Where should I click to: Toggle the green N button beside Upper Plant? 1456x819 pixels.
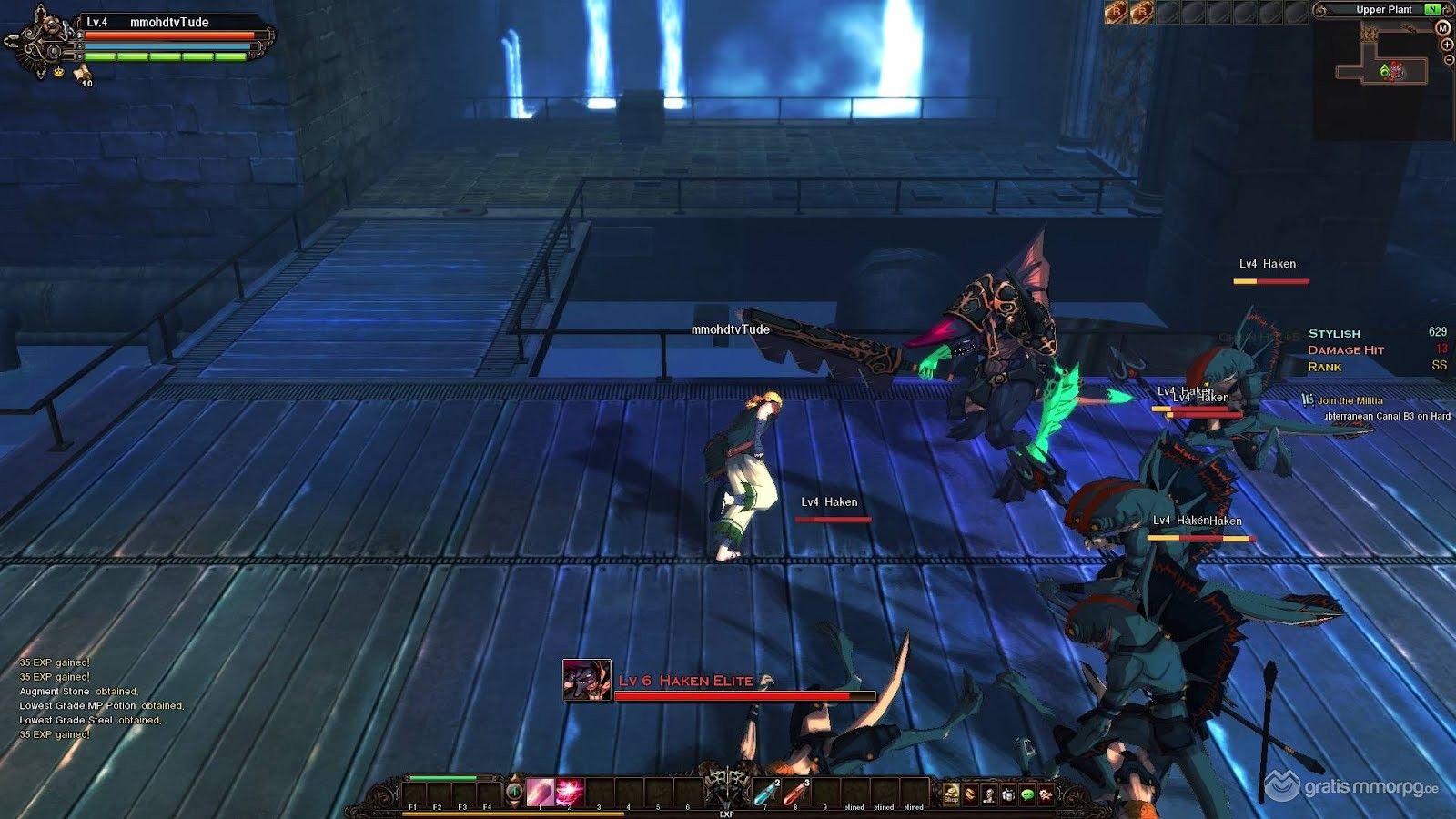pos(1433,9)
